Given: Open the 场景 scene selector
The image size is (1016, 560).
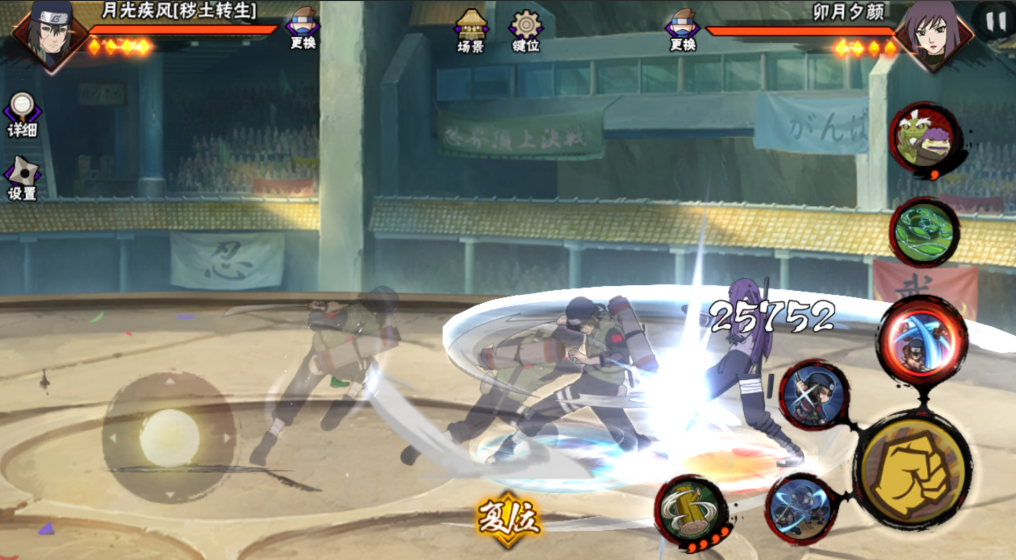Looking at the screenshot, I should 471,29.
